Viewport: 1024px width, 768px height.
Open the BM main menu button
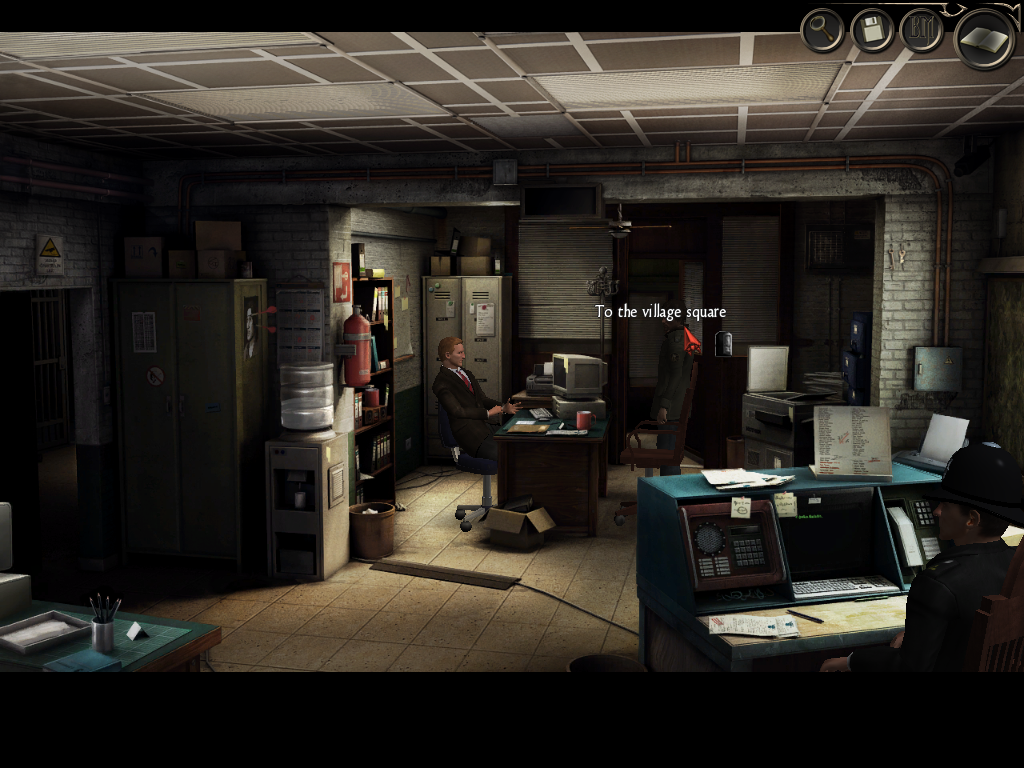[x=921, y=31]
